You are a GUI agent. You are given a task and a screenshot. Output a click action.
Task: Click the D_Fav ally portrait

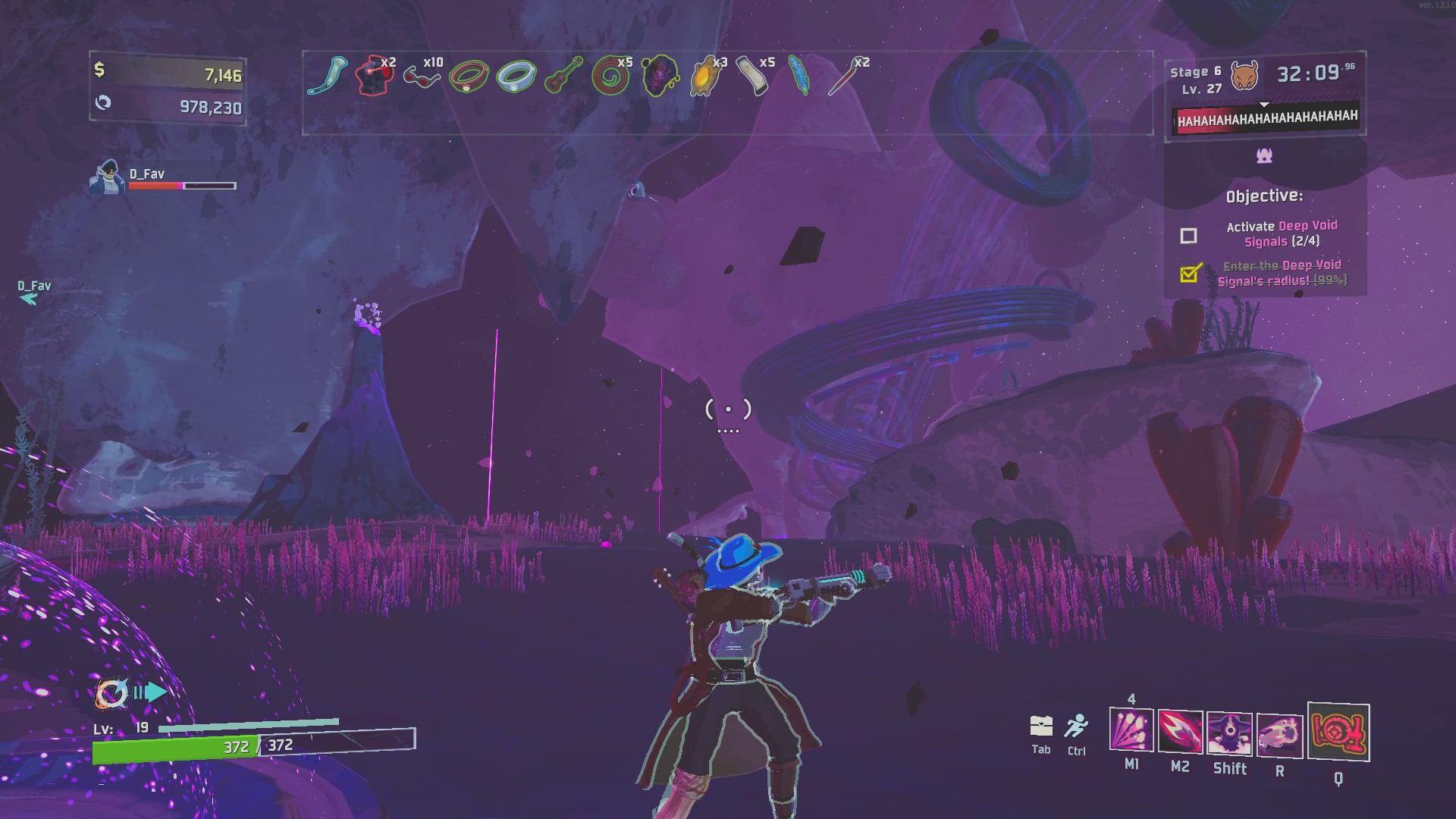(107, 177)
